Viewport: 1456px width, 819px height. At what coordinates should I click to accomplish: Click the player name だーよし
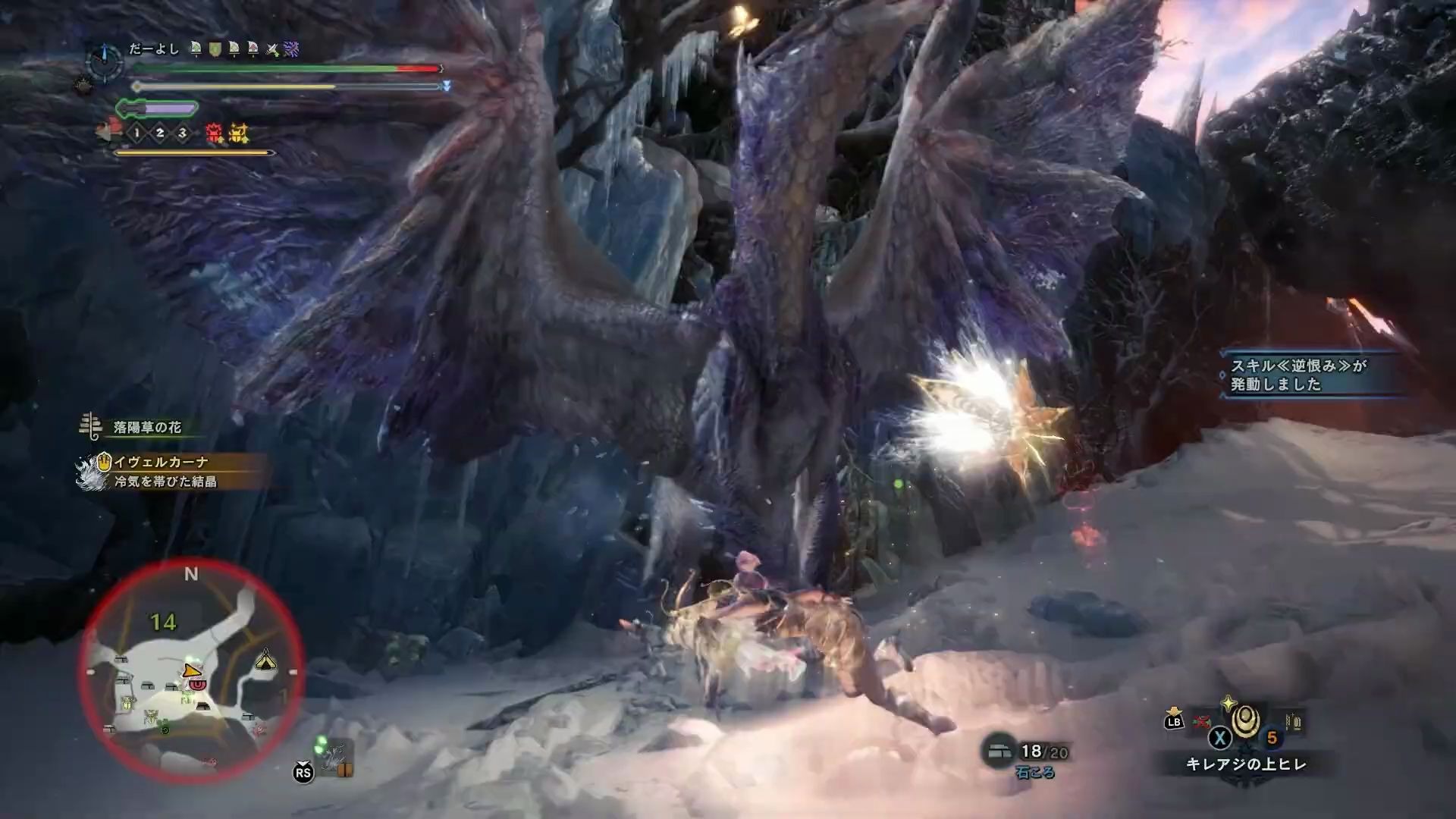154,49
